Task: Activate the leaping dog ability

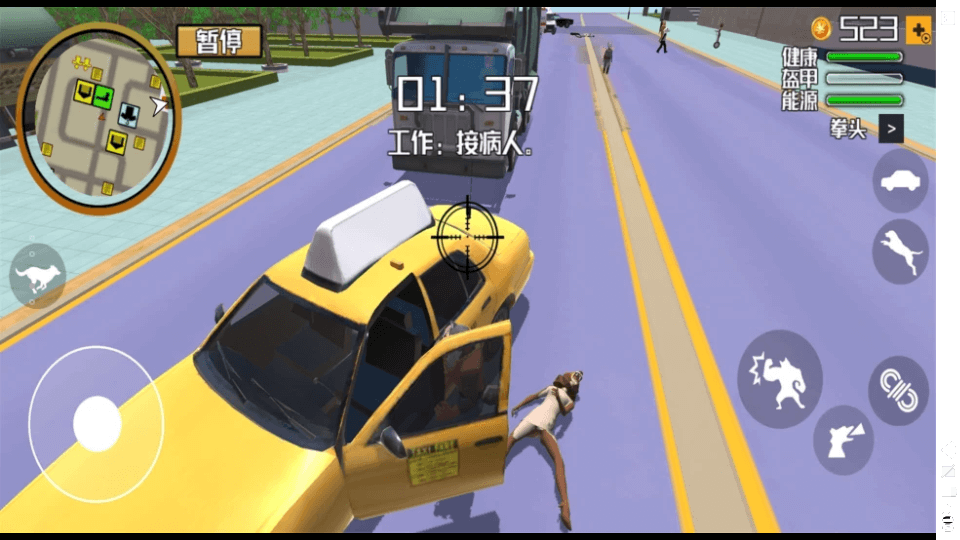Action: pos(900,251)
